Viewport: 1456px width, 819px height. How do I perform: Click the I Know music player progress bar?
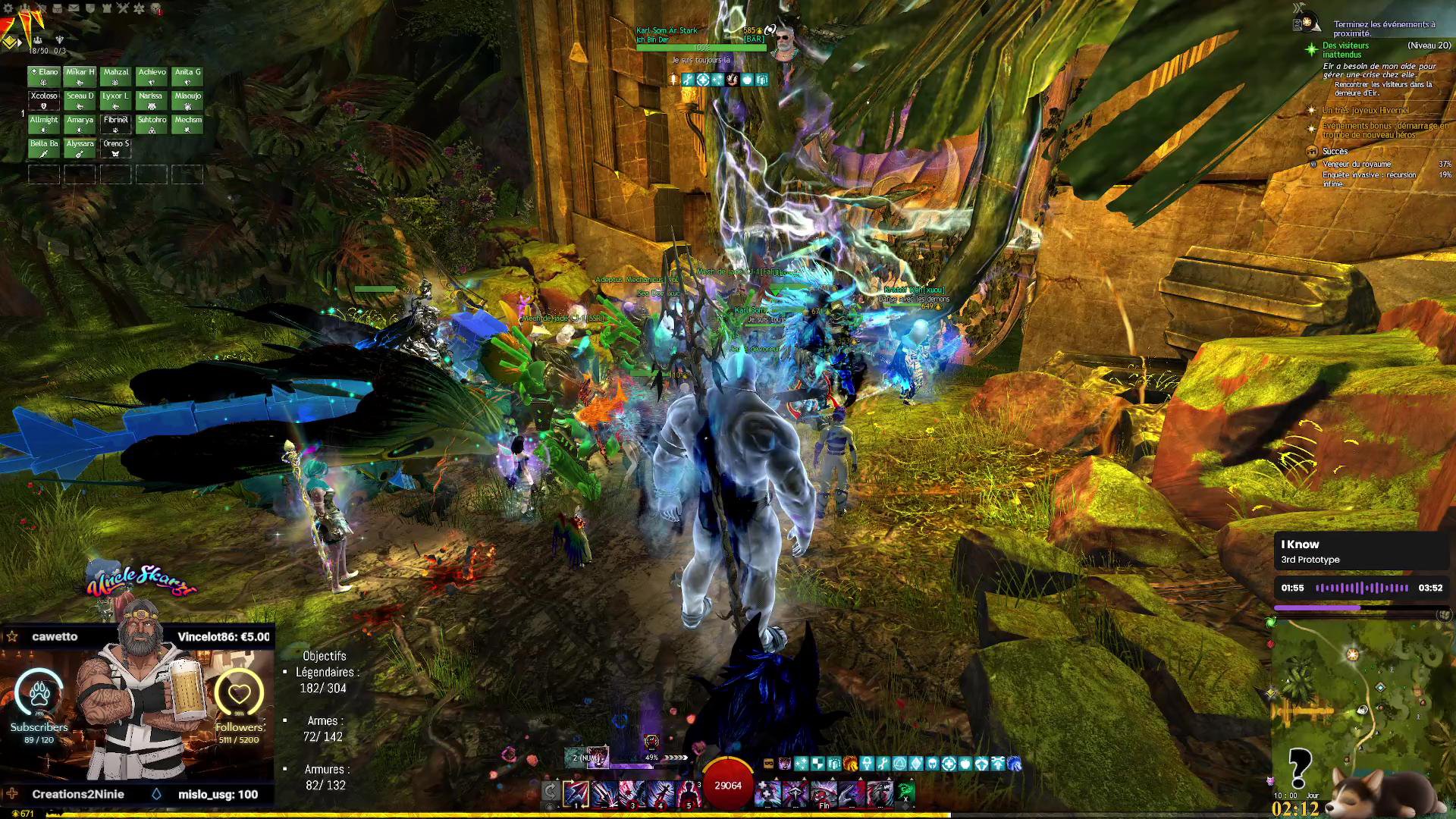1361,607
